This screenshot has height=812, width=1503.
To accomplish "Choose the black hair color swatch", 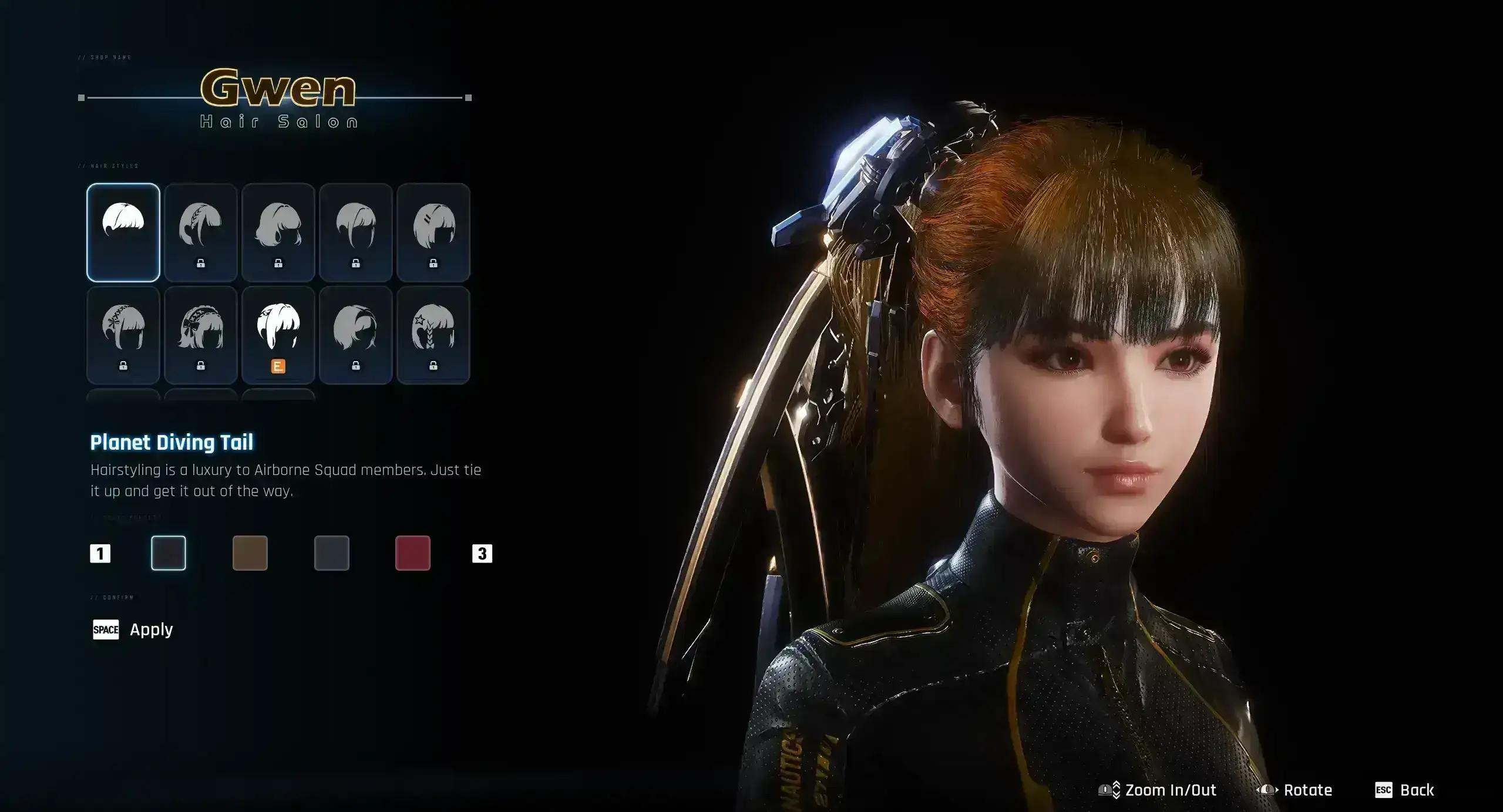I will click(169, 553).
